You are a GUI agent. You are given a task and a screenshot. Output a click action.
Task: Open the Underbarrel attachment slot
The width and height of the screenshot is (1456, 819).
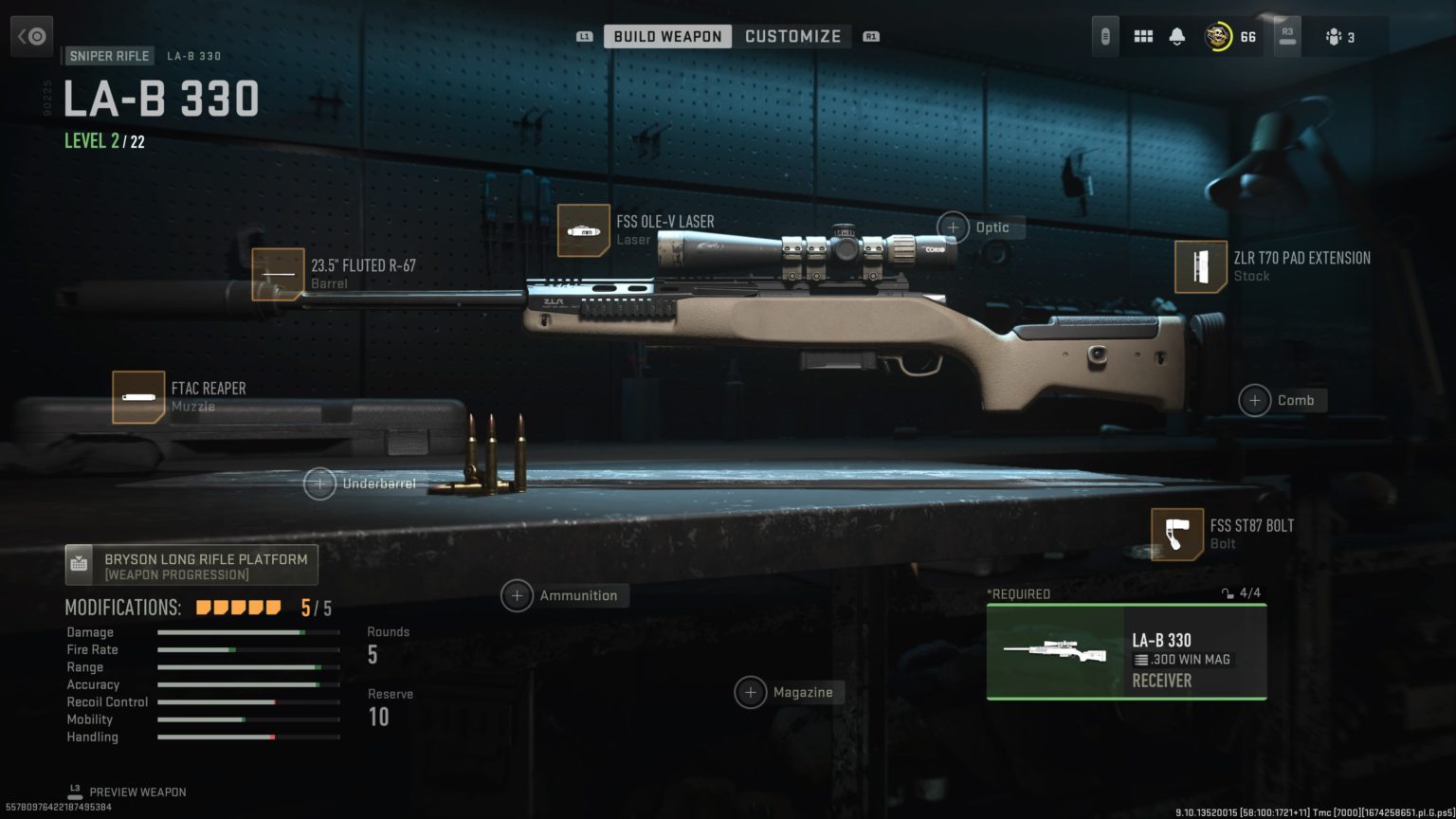click(x=319, y=483)
